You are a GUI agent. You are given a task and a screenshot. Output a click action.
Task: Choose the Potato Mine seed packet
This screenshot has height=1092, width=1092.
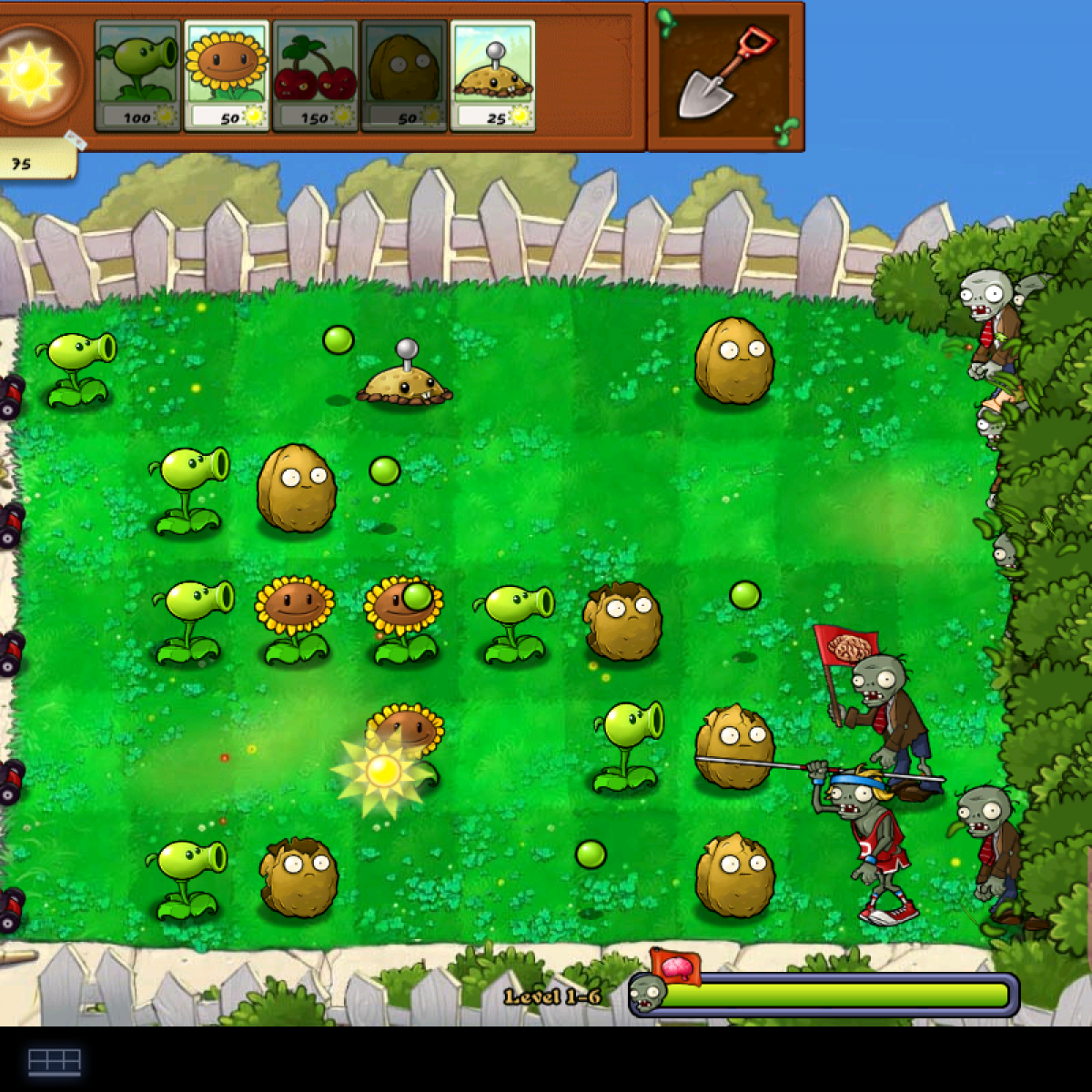(492, 76)
